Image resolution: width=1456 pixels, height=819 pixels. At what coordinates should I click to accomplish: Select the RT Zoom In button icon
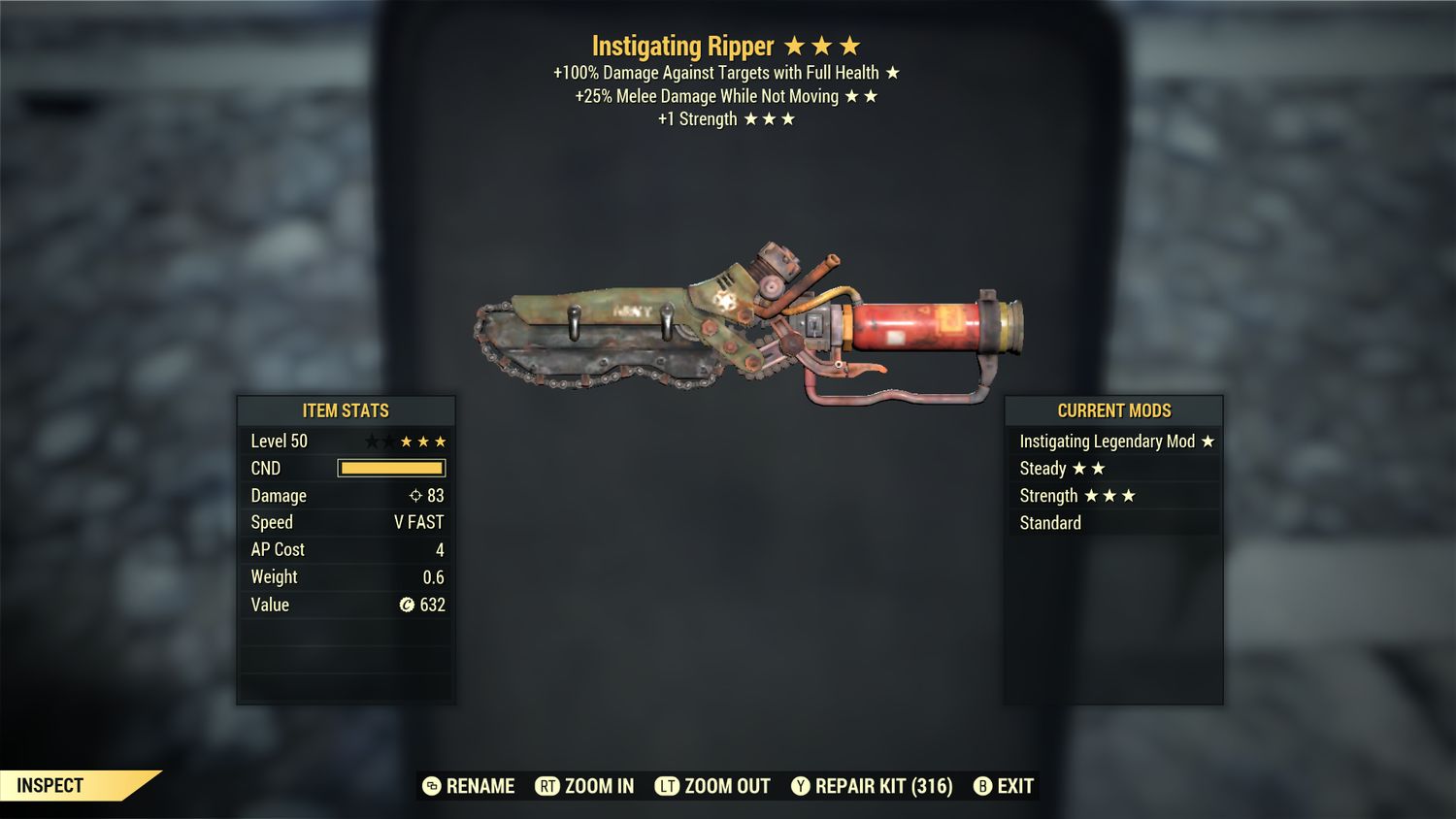point(549,786)
